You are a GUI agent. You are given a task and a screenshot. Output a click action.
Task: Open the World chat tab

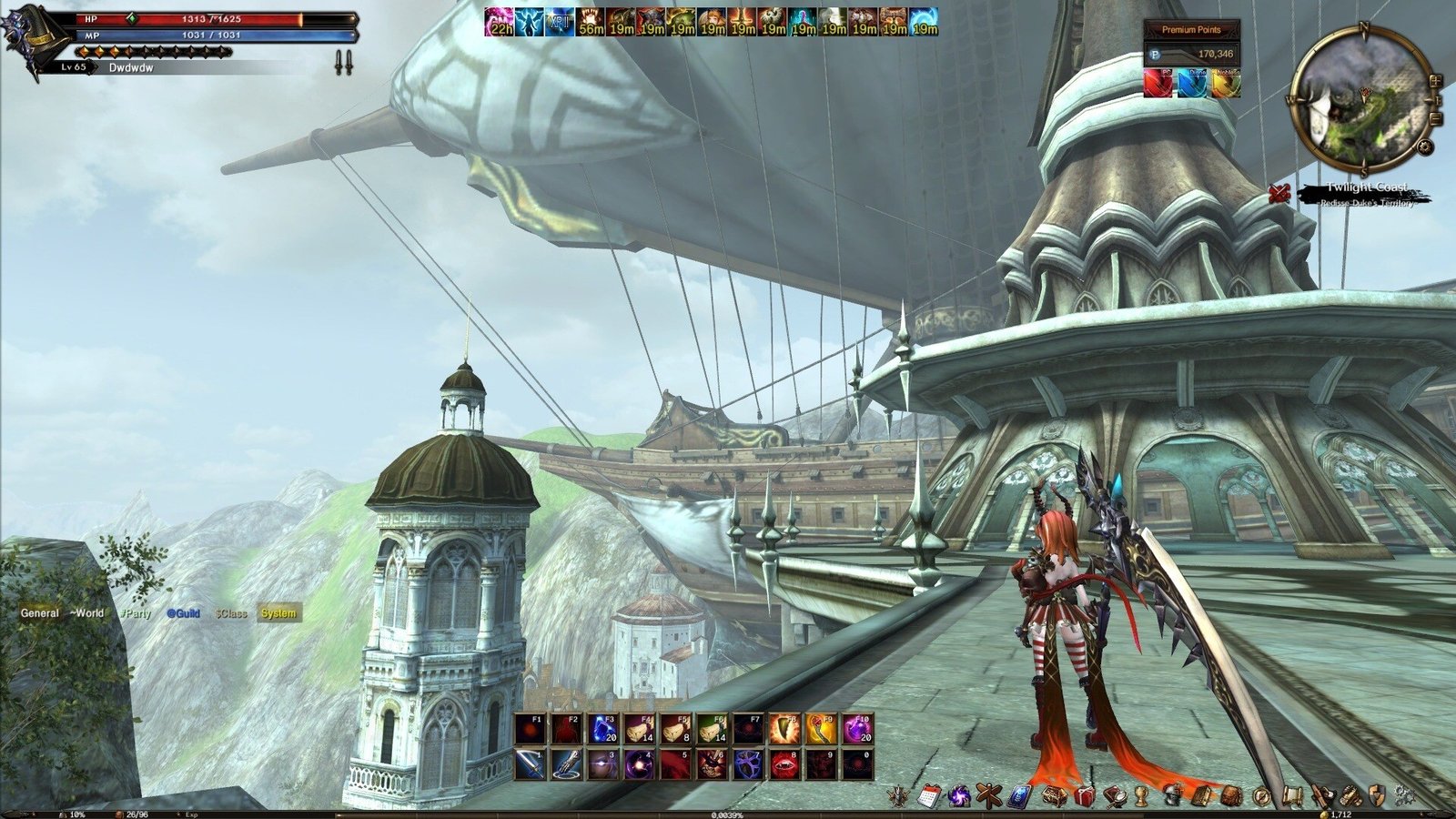pos(87,613)
